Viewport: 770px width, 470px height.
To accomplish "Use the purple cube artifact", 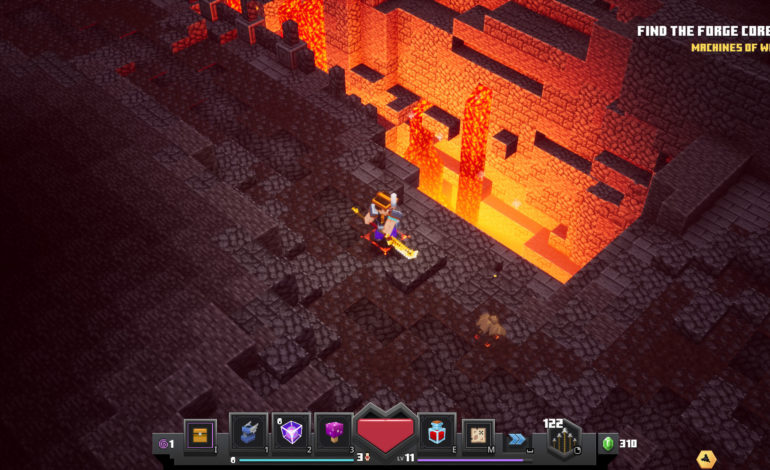I will (291, 432).
